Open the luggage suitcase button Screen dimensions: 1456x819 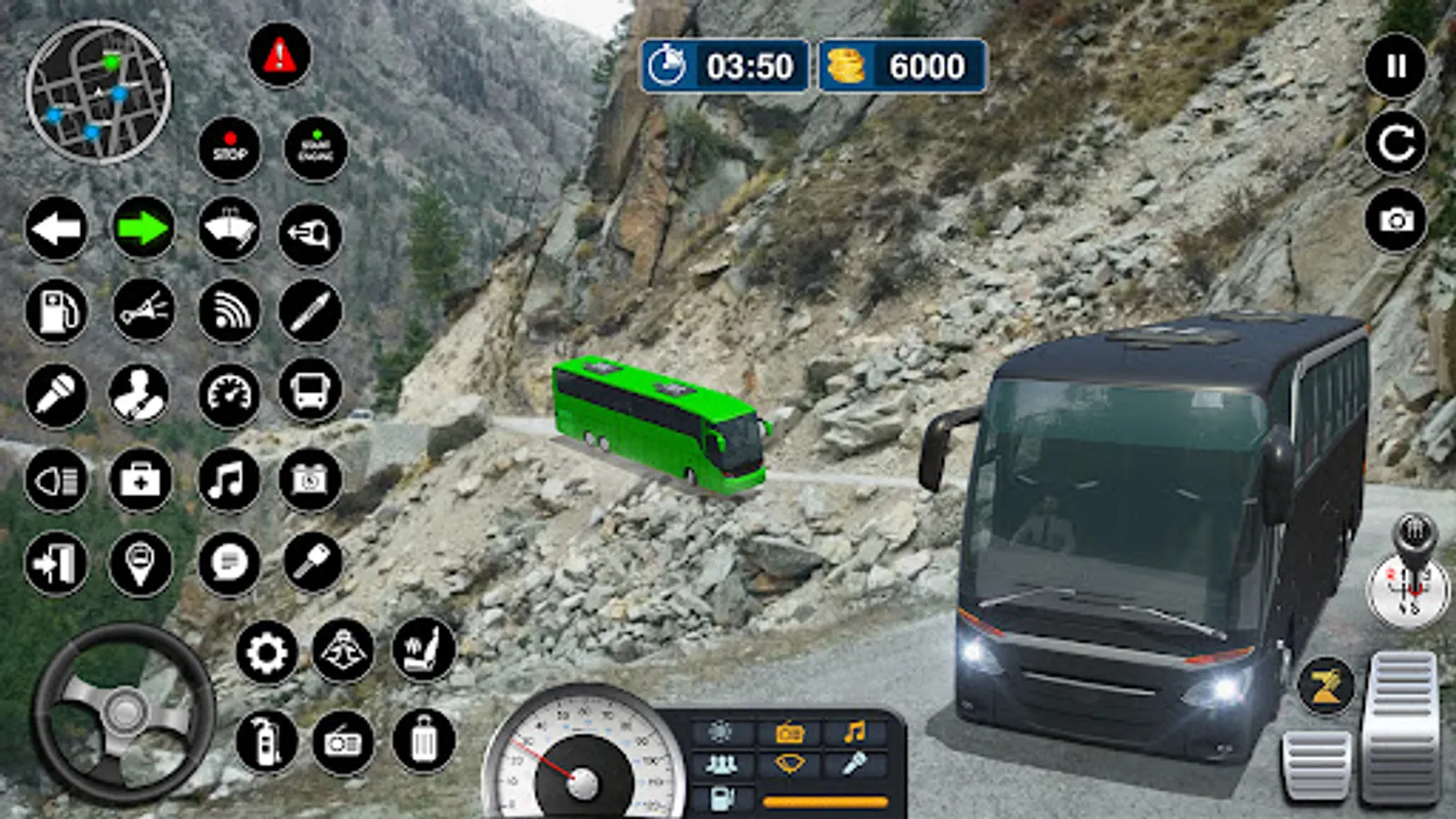coord(424,742)
